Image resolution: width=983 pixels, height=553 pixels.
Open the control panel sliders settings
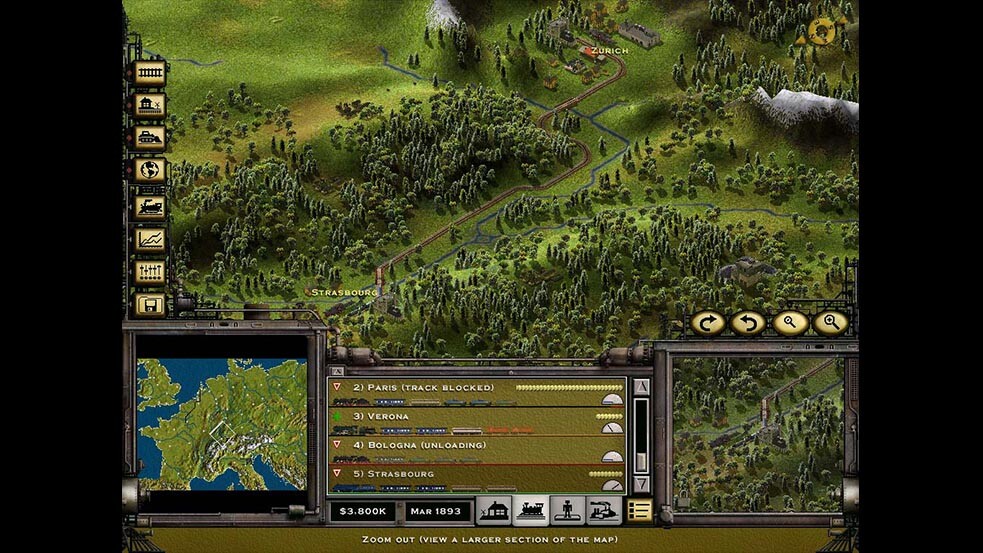pyautogui.click(x=149, y=272)
